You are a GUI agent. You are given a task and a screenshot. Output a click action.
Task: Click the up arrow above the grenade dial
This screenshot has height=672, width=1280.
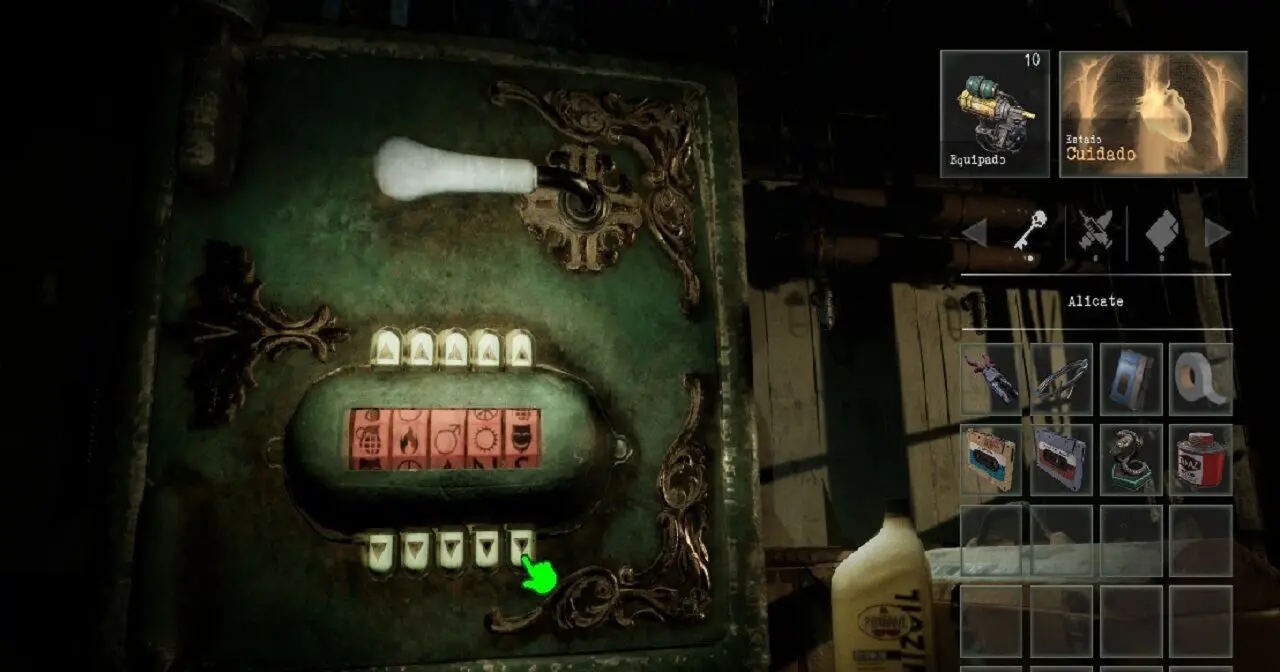pos(386,348)
